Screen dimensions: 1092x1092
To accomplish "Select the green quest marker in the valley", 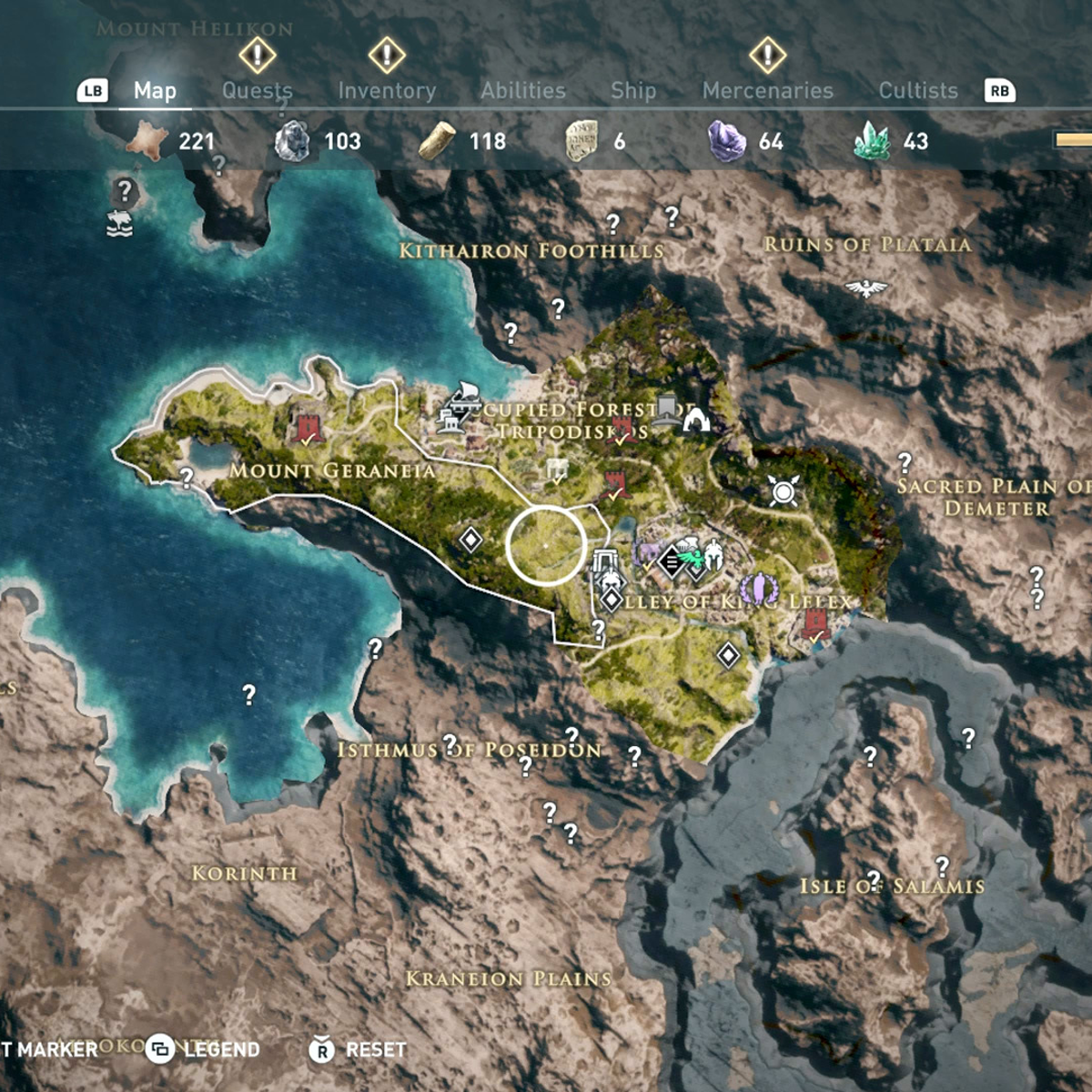I will pos(693,555).
